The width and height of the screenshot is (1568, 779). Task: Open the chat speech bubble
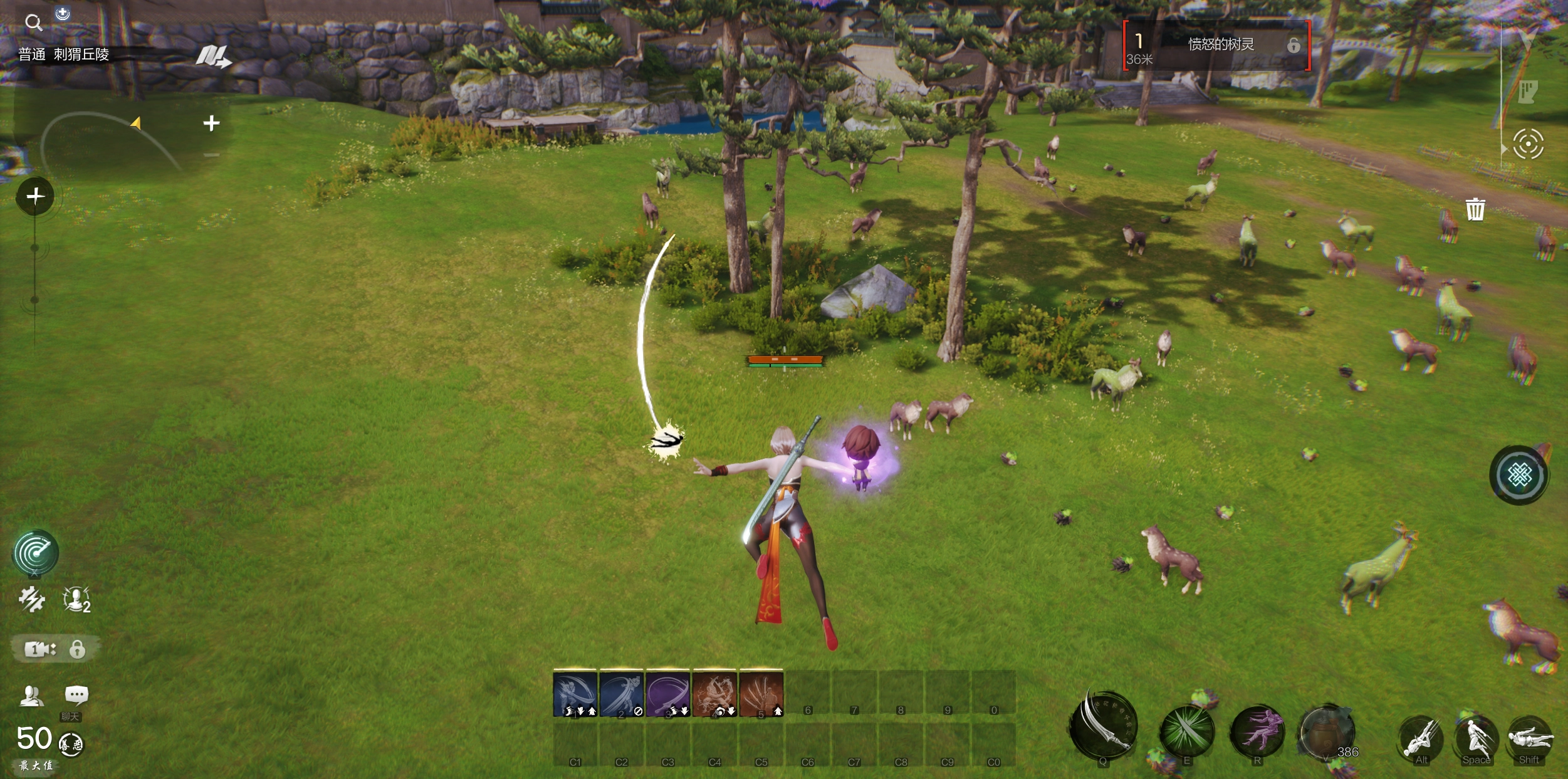(76, 694)
